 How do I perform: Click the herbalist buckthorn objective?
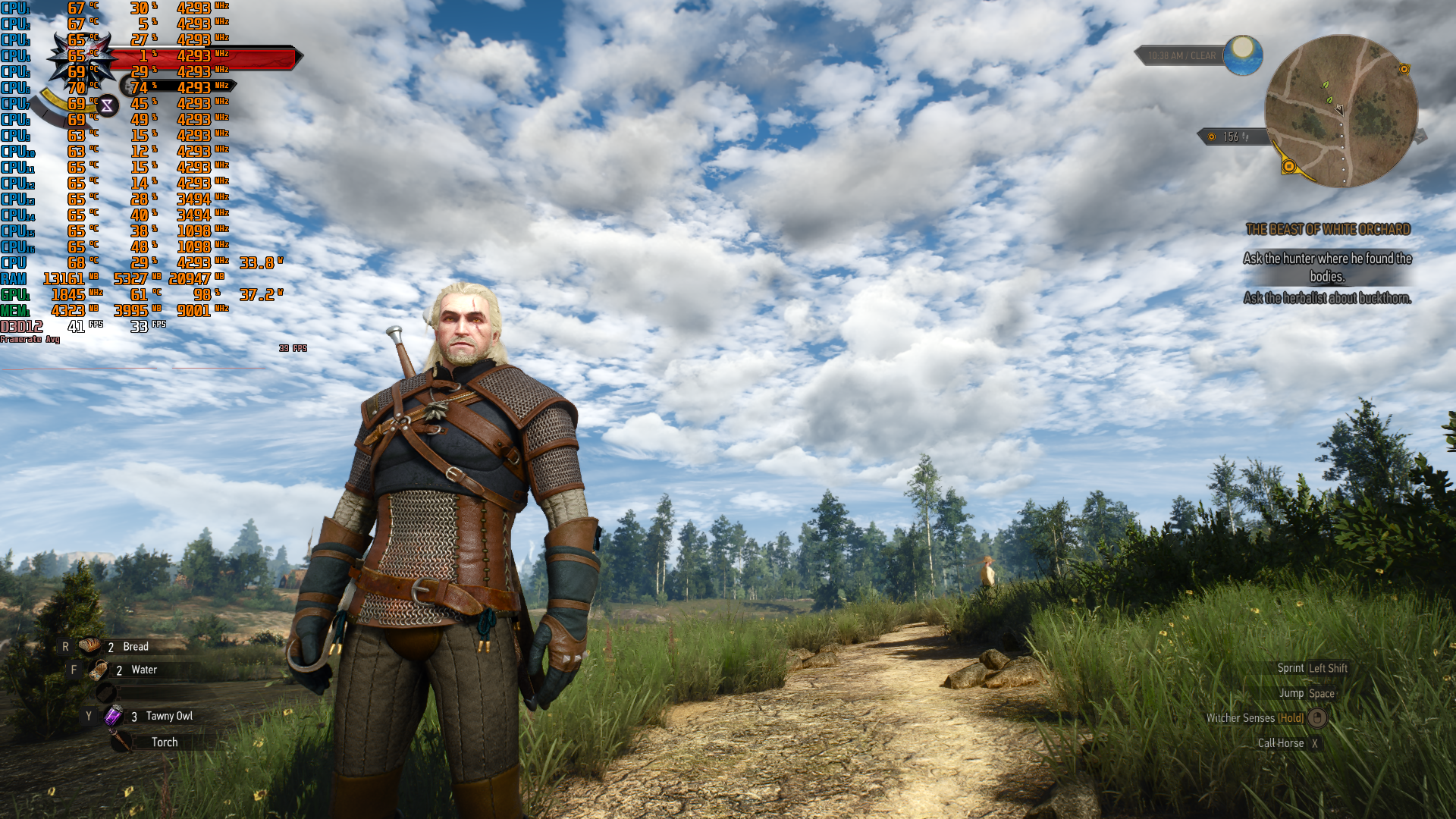coord(1327,298)
